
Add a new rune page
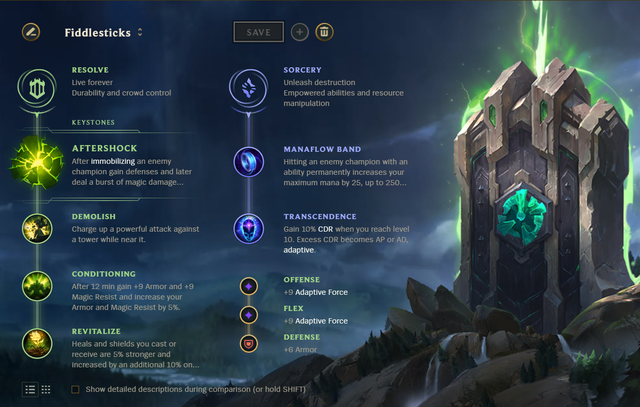(x=300, y=32)
